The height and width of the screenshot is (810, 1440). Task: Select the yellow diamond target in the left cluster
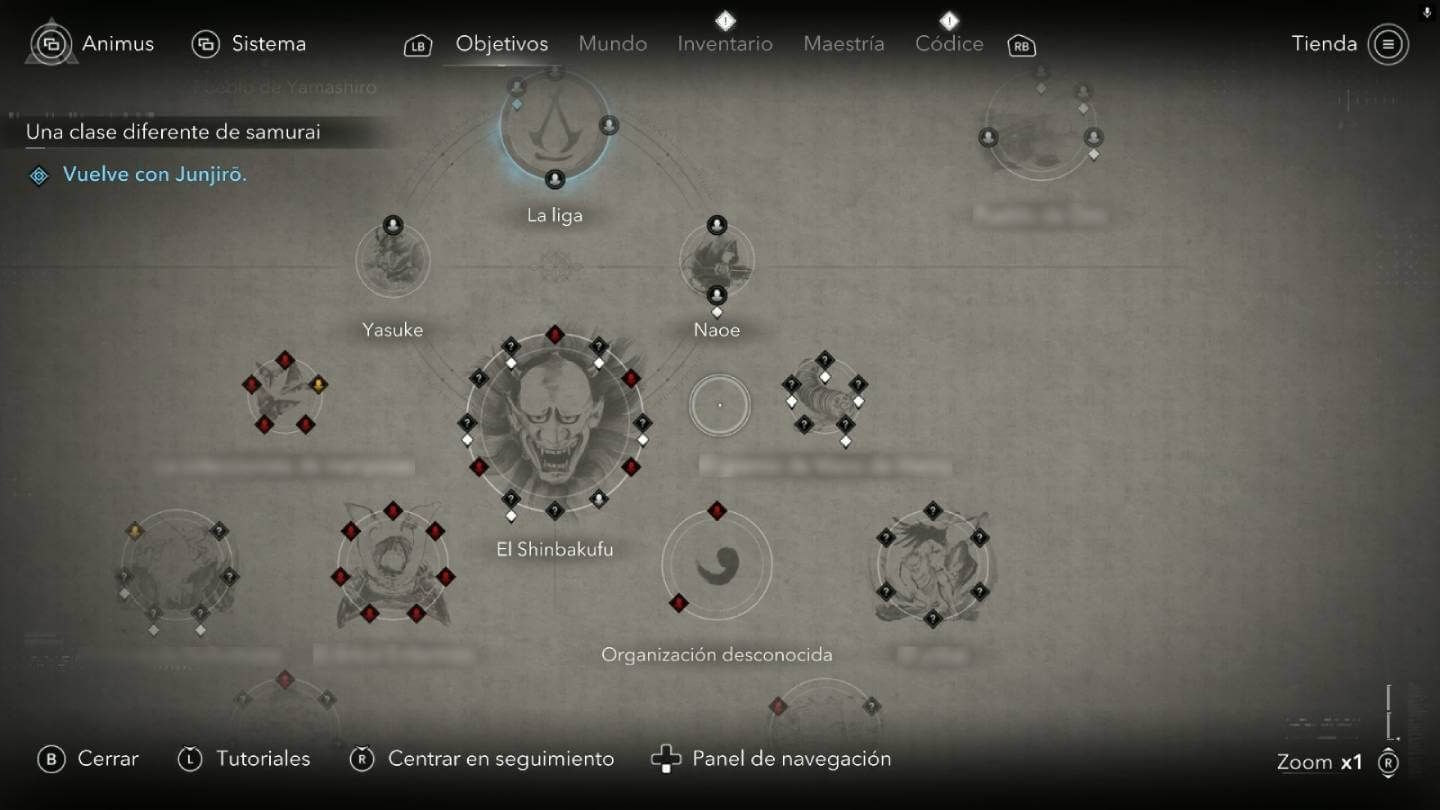pos(318,383)
